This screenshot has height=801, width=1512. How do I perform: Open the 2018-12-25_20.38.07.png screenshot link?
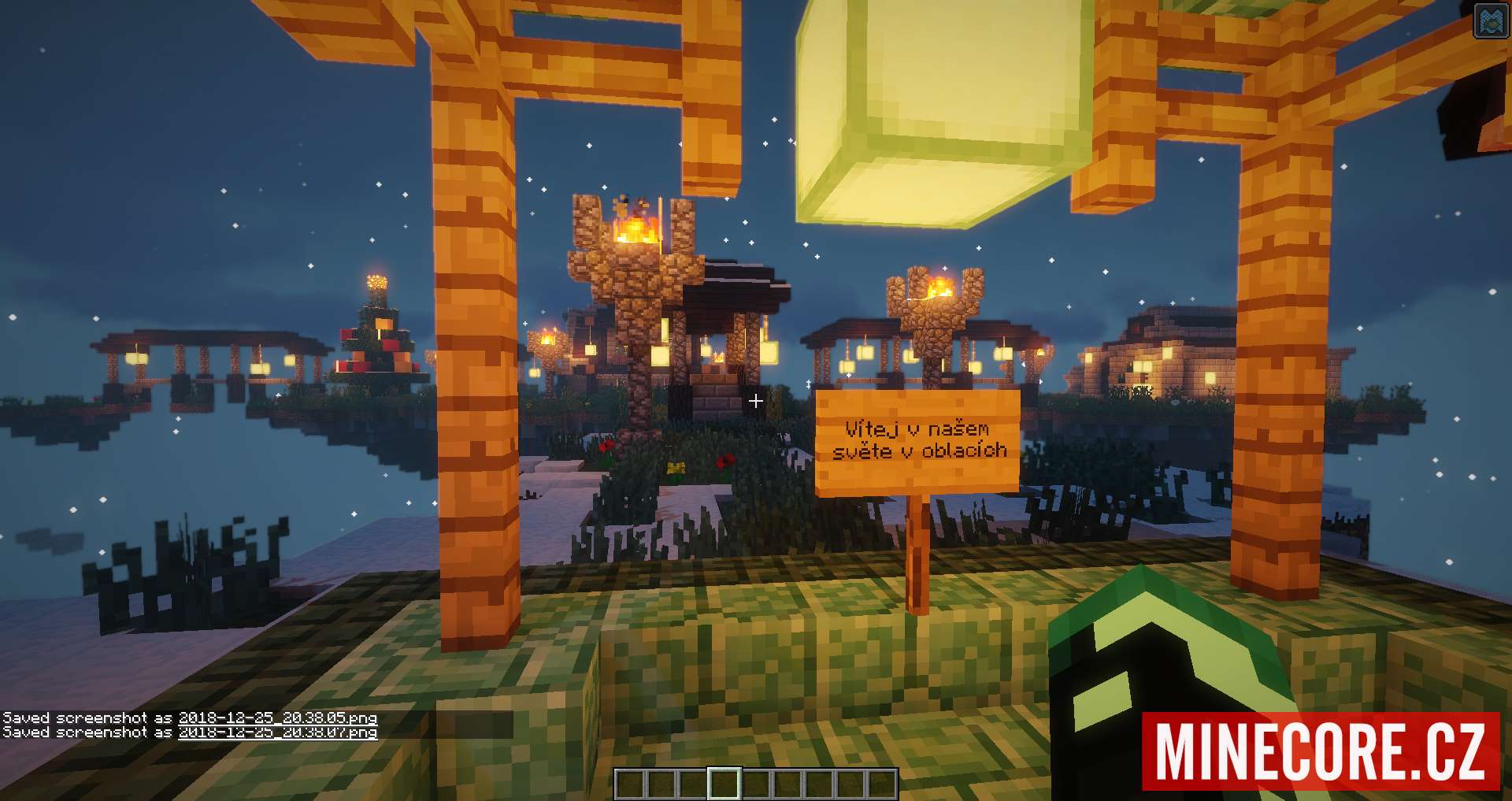point(277,732)
